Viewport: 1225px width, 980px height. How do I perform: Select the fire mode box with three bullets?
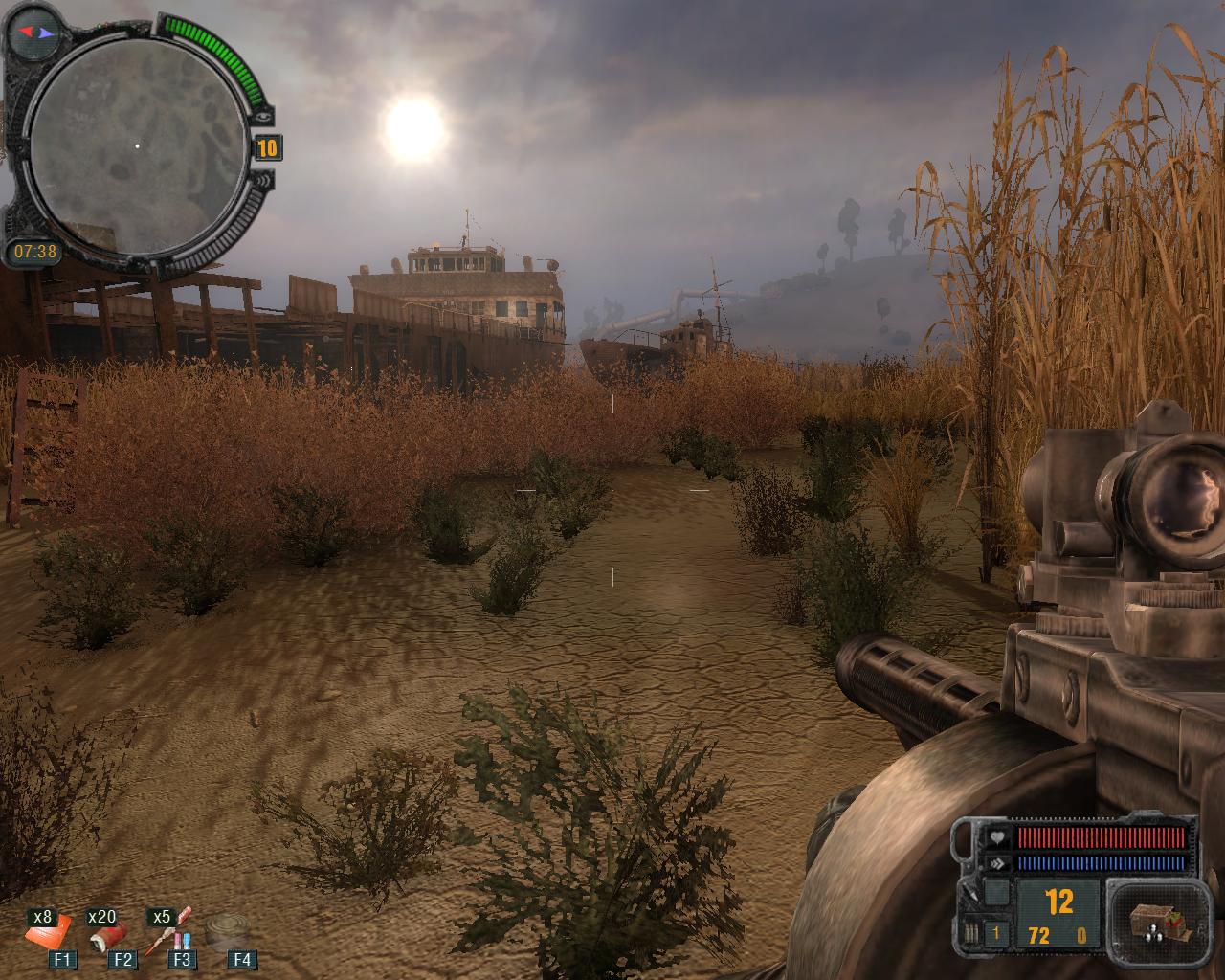974,932
